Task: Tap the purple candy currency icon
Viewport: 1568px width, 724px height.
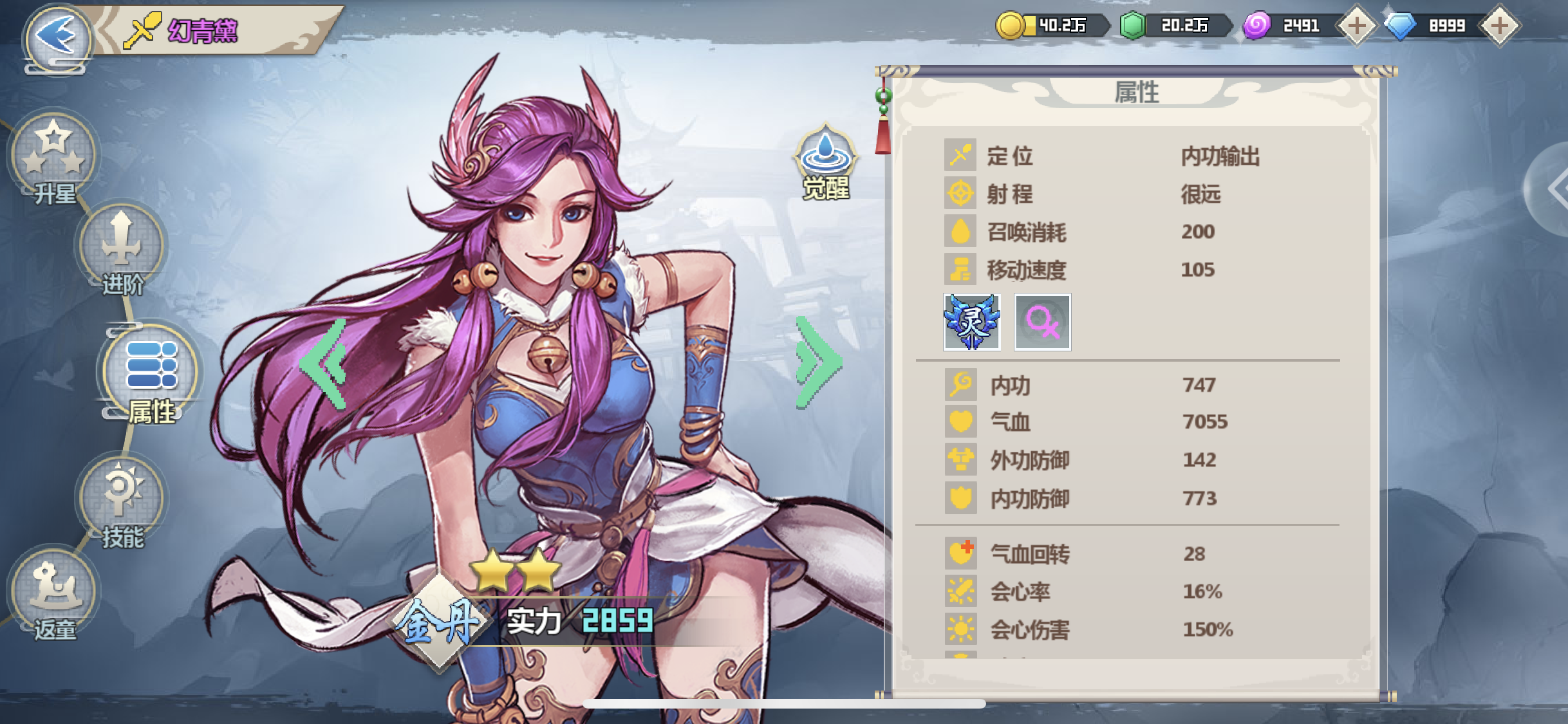Action: tap(1258, 26)
